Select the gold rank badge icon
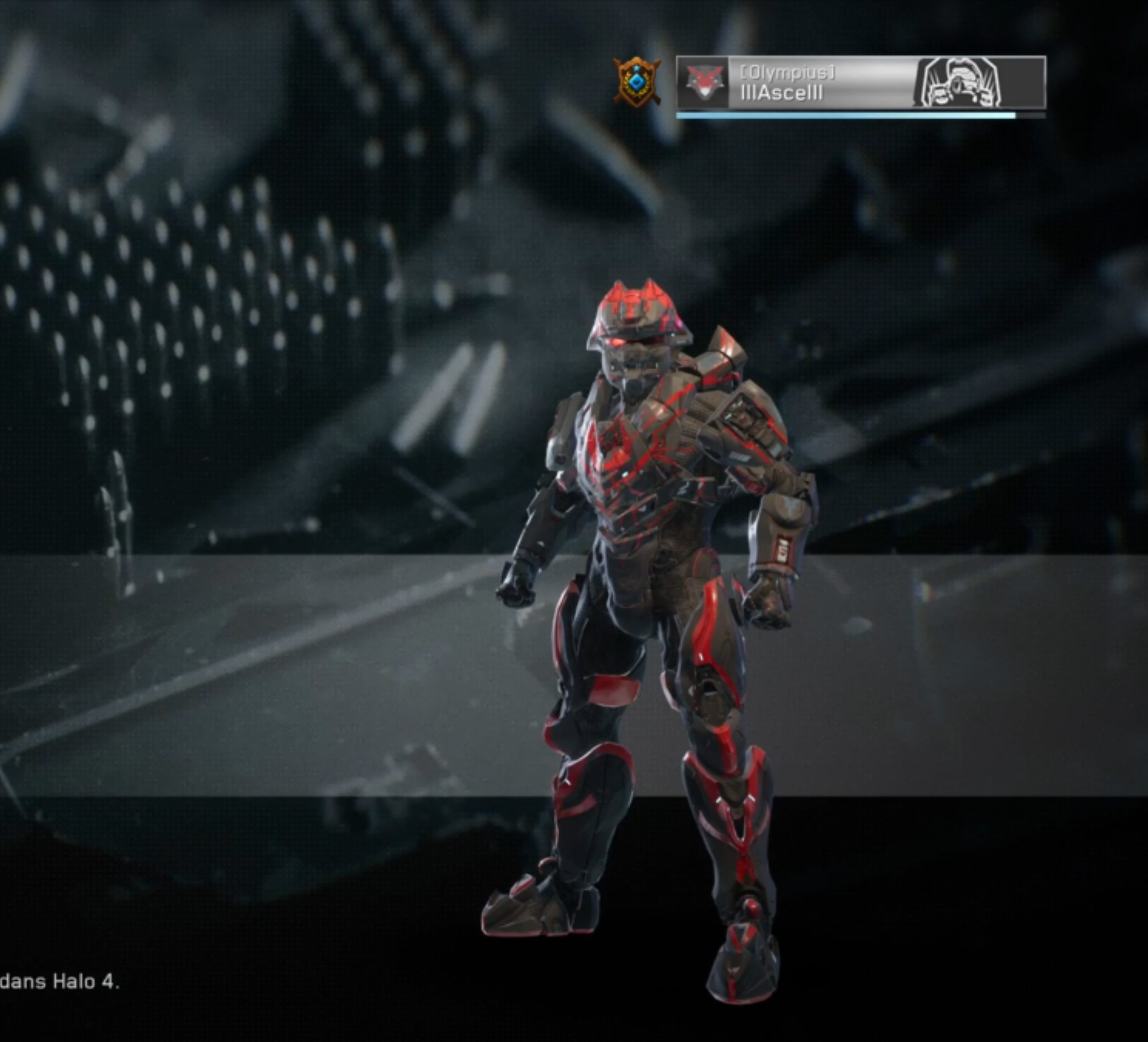 point(636,81)
